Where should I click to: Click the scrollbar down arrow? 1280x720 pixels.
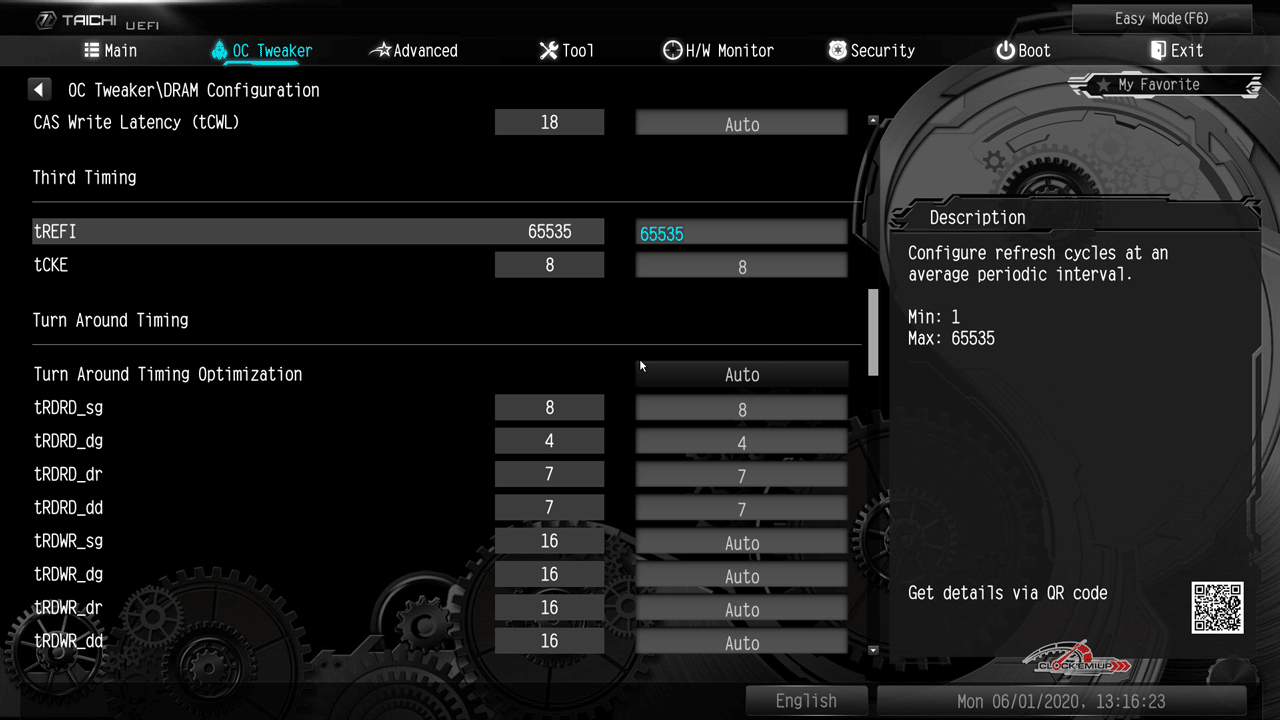pos(873,650)
